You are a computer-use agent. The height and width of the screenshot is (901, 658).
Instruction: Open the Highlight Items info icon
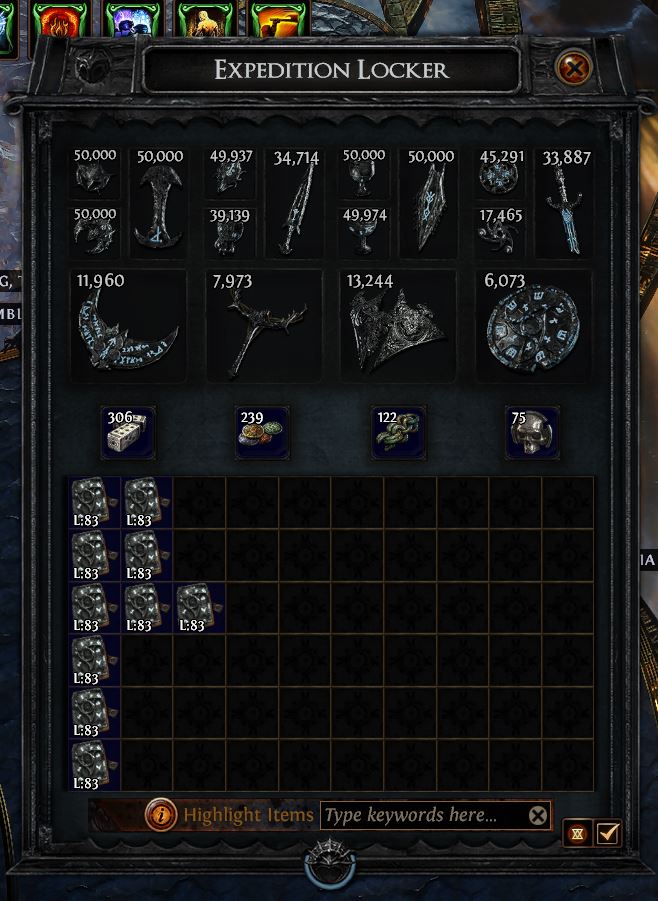[161, 815]
